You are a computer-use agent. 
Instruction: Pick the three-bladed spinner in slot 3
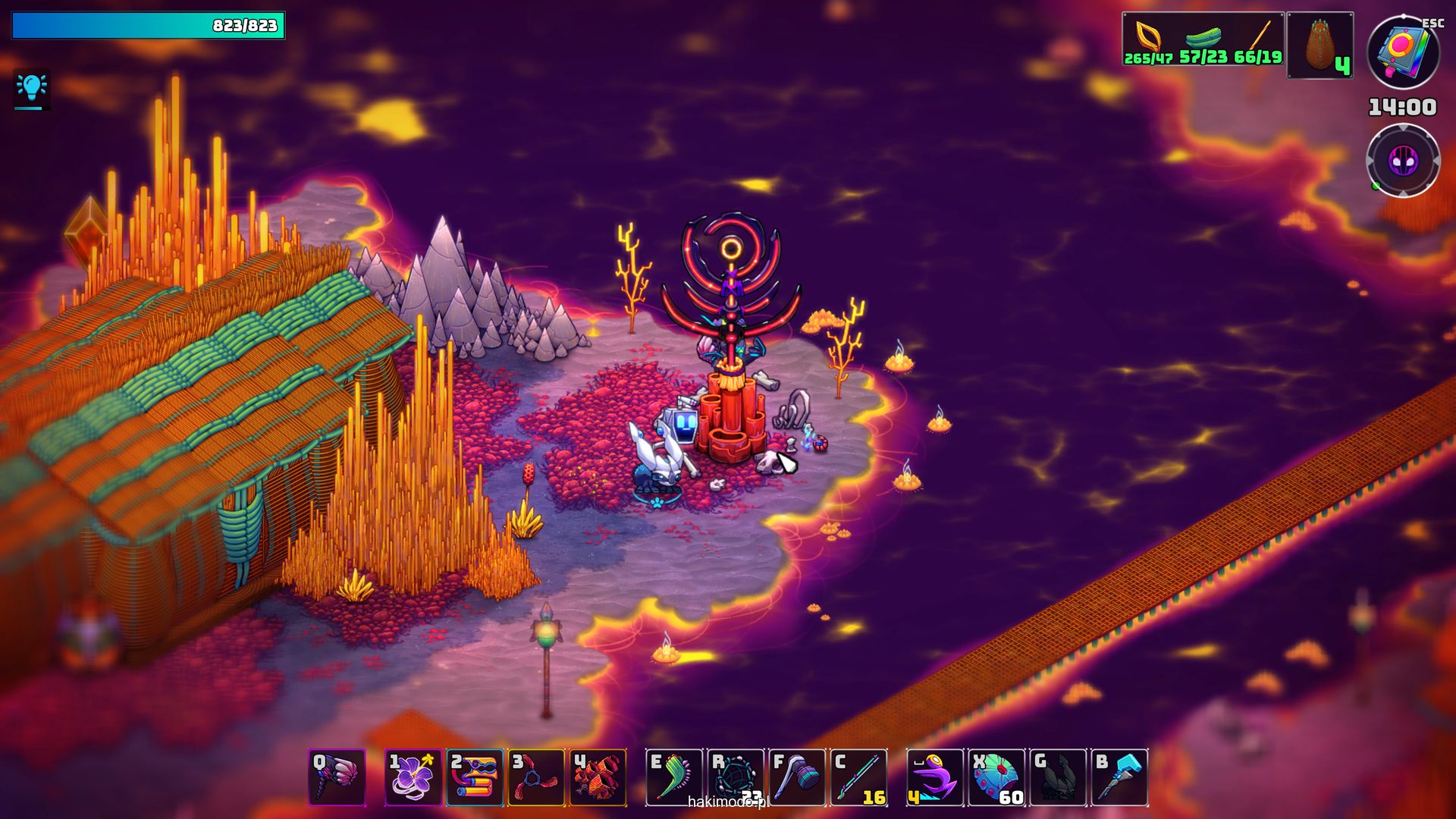point(536,777)
